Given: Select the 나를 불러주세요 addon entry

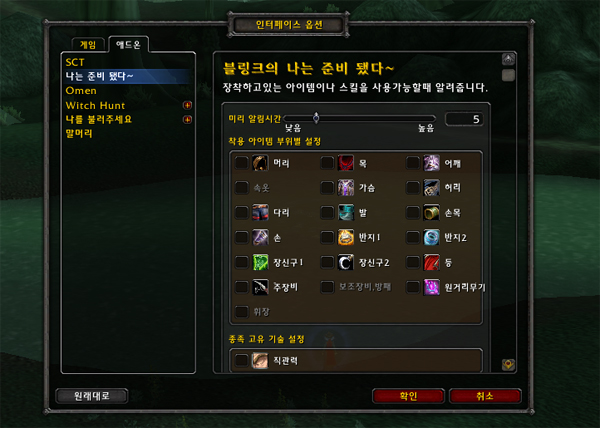Looking at the screenshot, I should click(x=98, y=119).
